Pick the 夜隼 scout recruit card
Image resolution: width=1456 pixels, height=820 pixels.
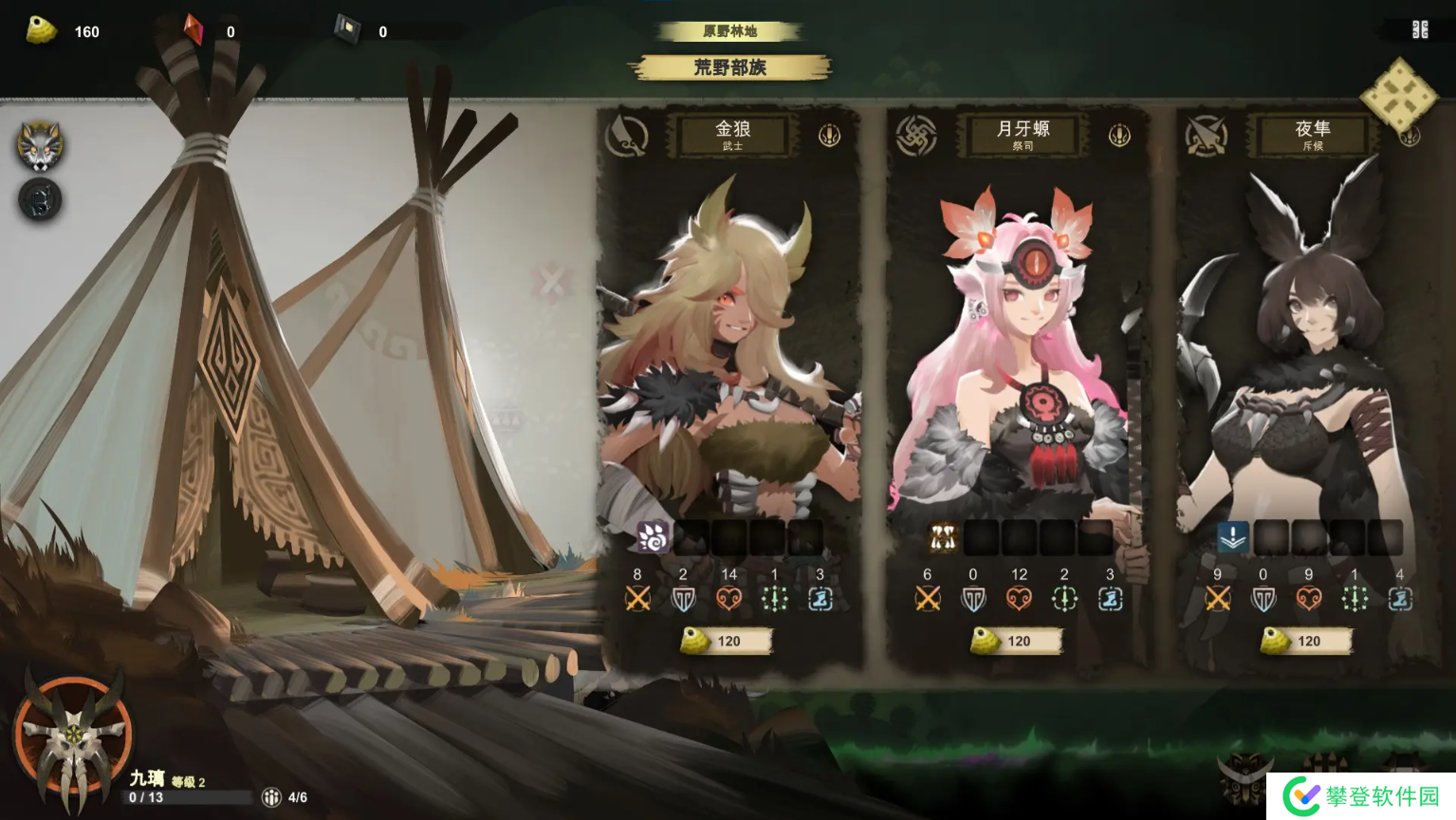(x=1309, y=361)
